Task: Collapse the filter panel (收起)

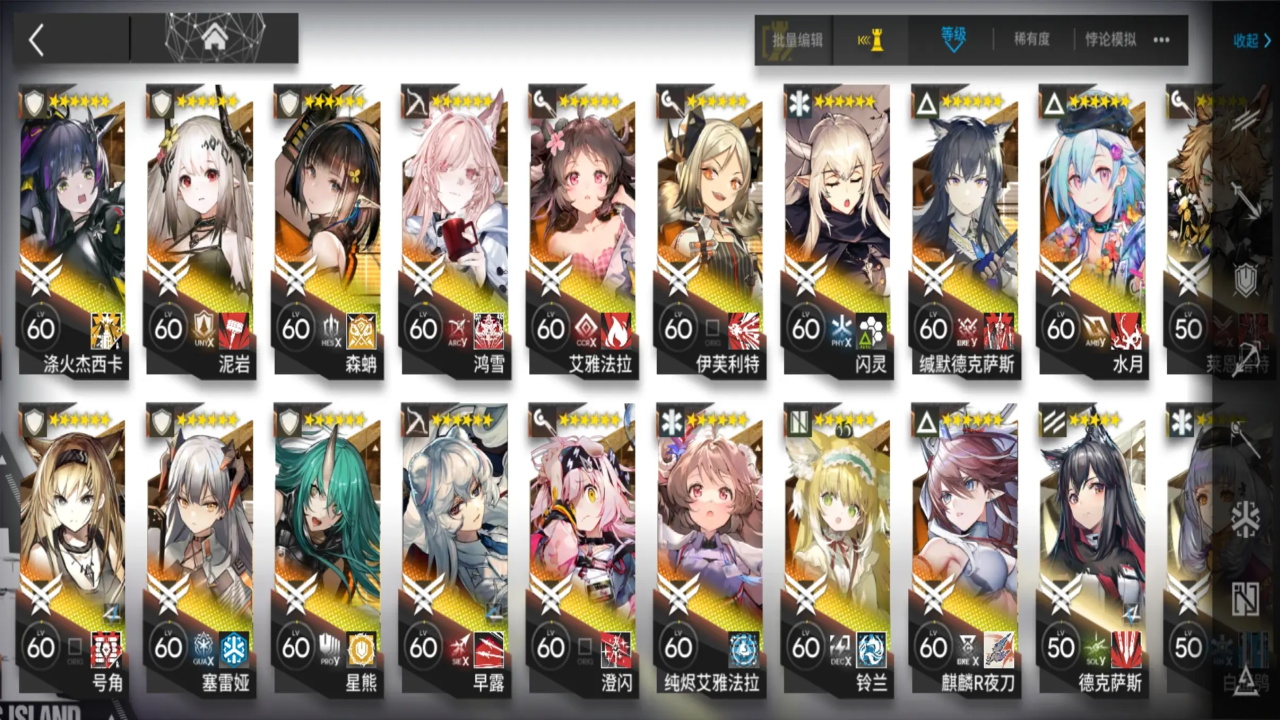Action: coord(1251,41)
